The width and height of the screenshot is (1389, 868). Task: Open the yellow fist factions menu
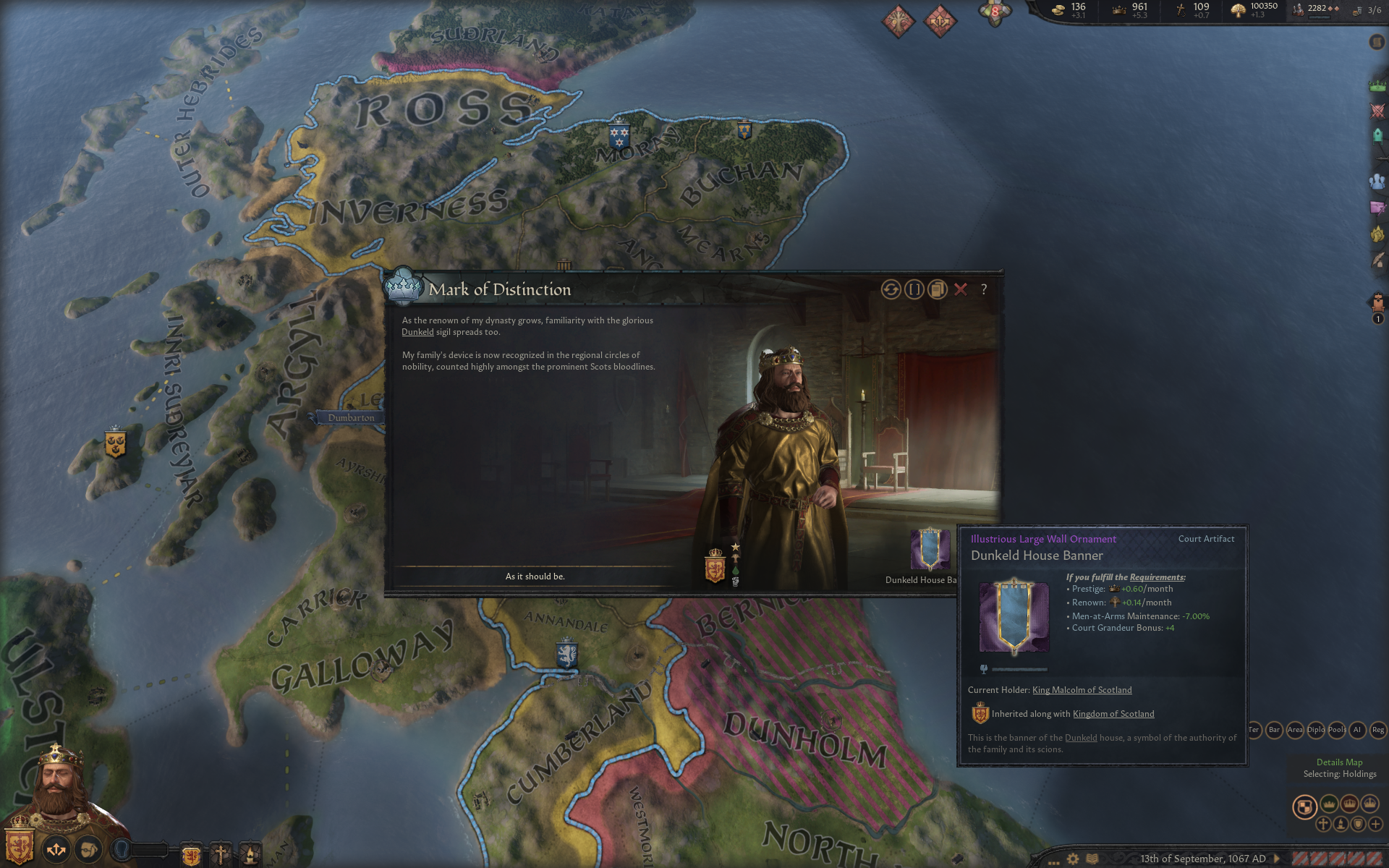[x=1377, y=234]
